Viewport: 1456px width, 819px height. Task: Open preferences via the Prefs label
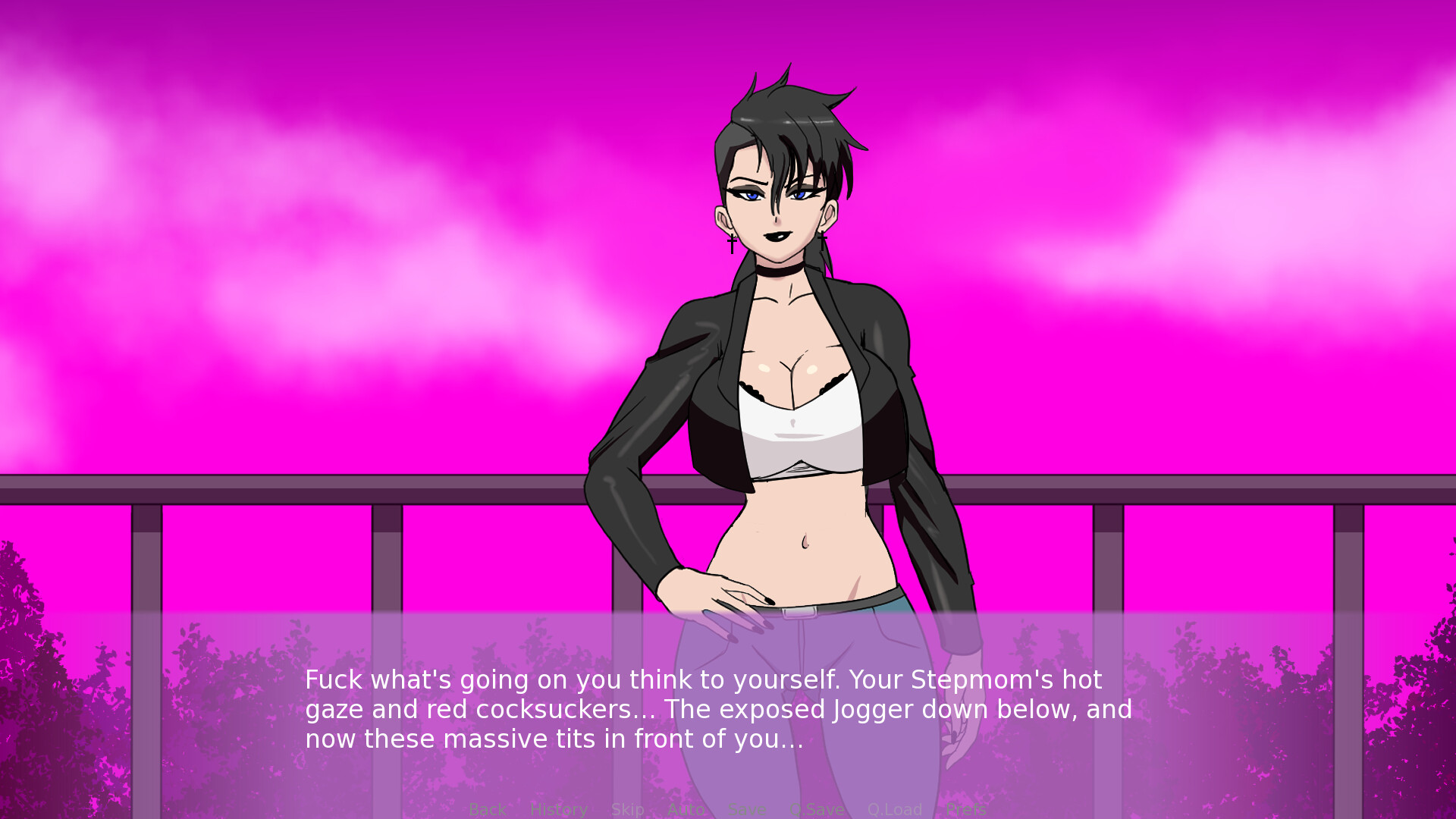[x=967, y=809]
